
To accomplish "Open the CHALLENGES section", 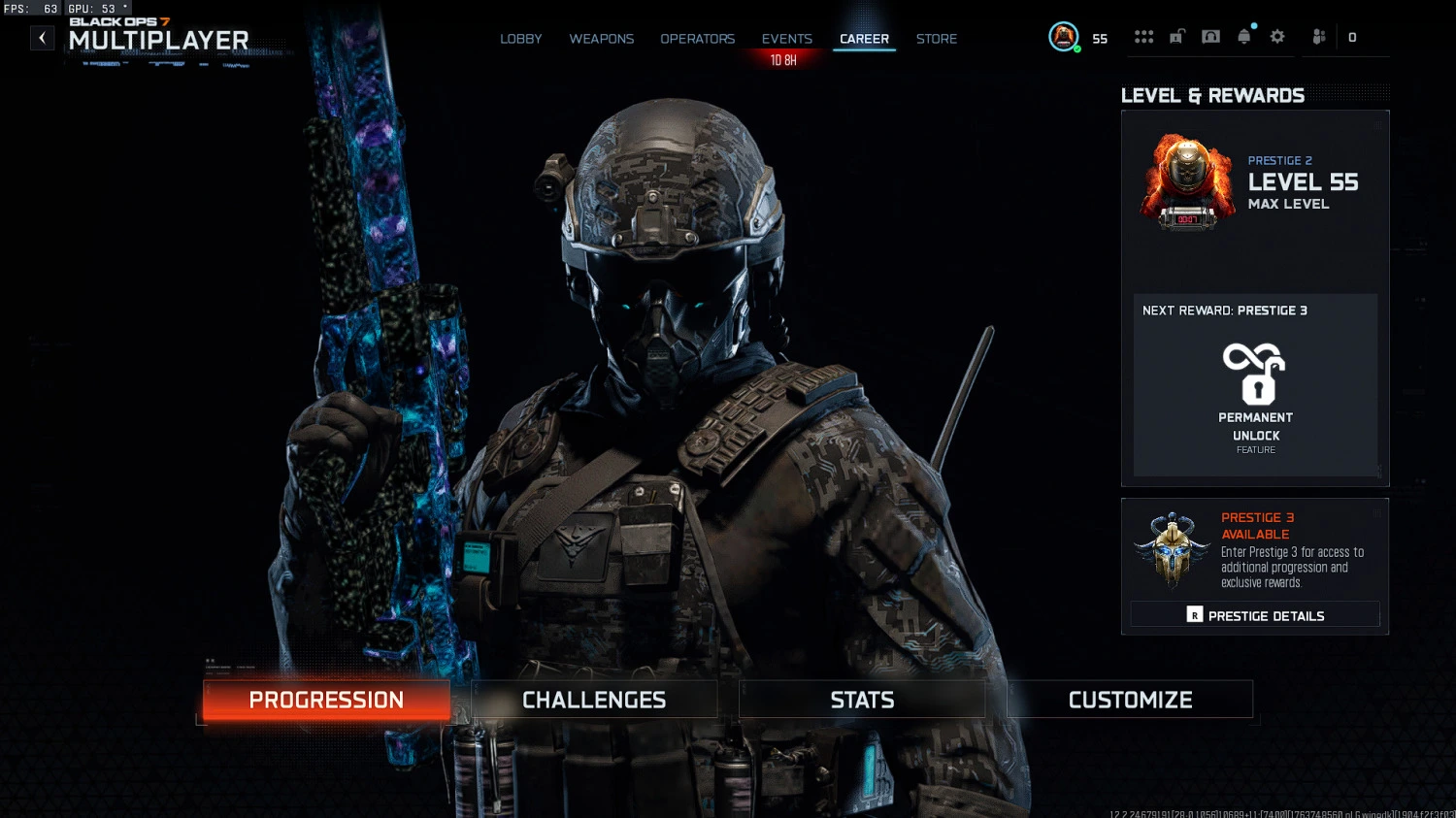I will point(593,699).
